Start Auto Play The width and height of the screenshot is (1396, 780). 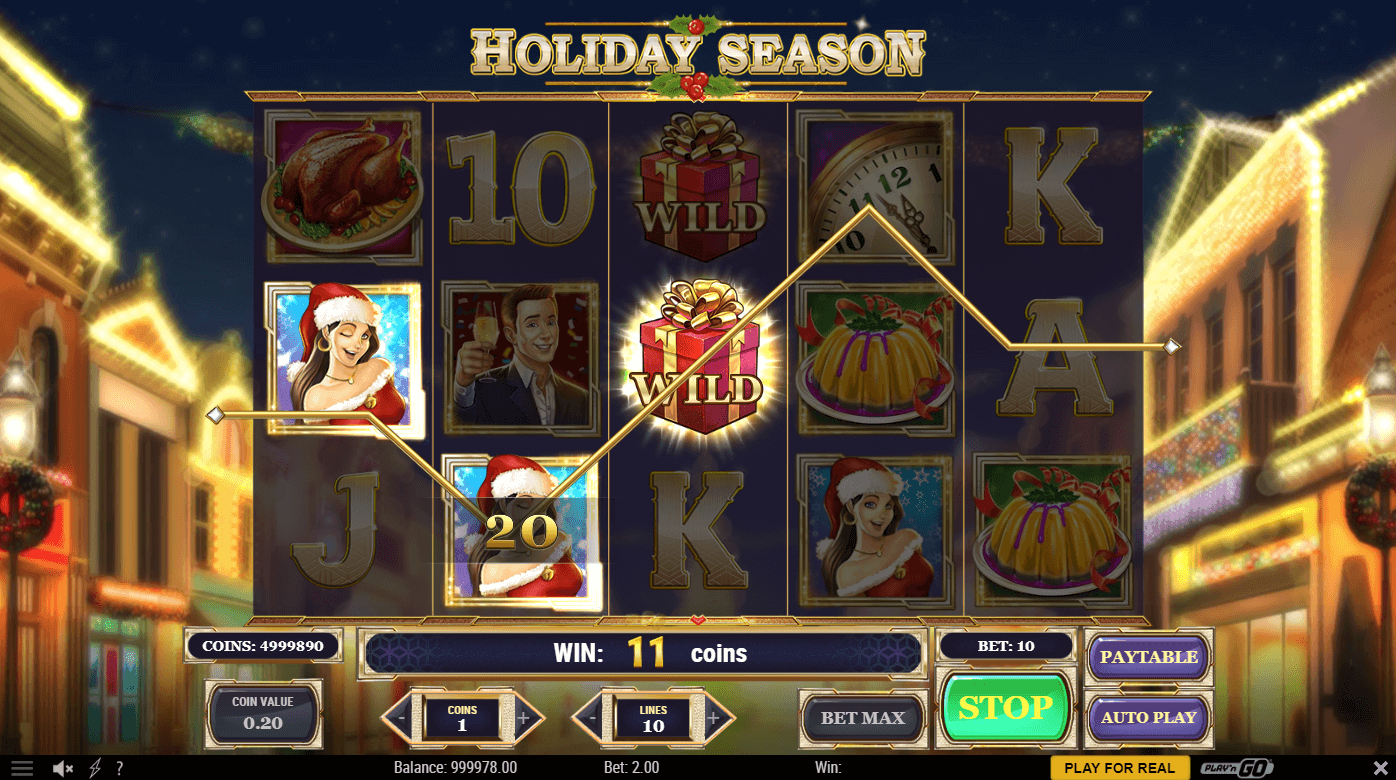coord(1148,717)
